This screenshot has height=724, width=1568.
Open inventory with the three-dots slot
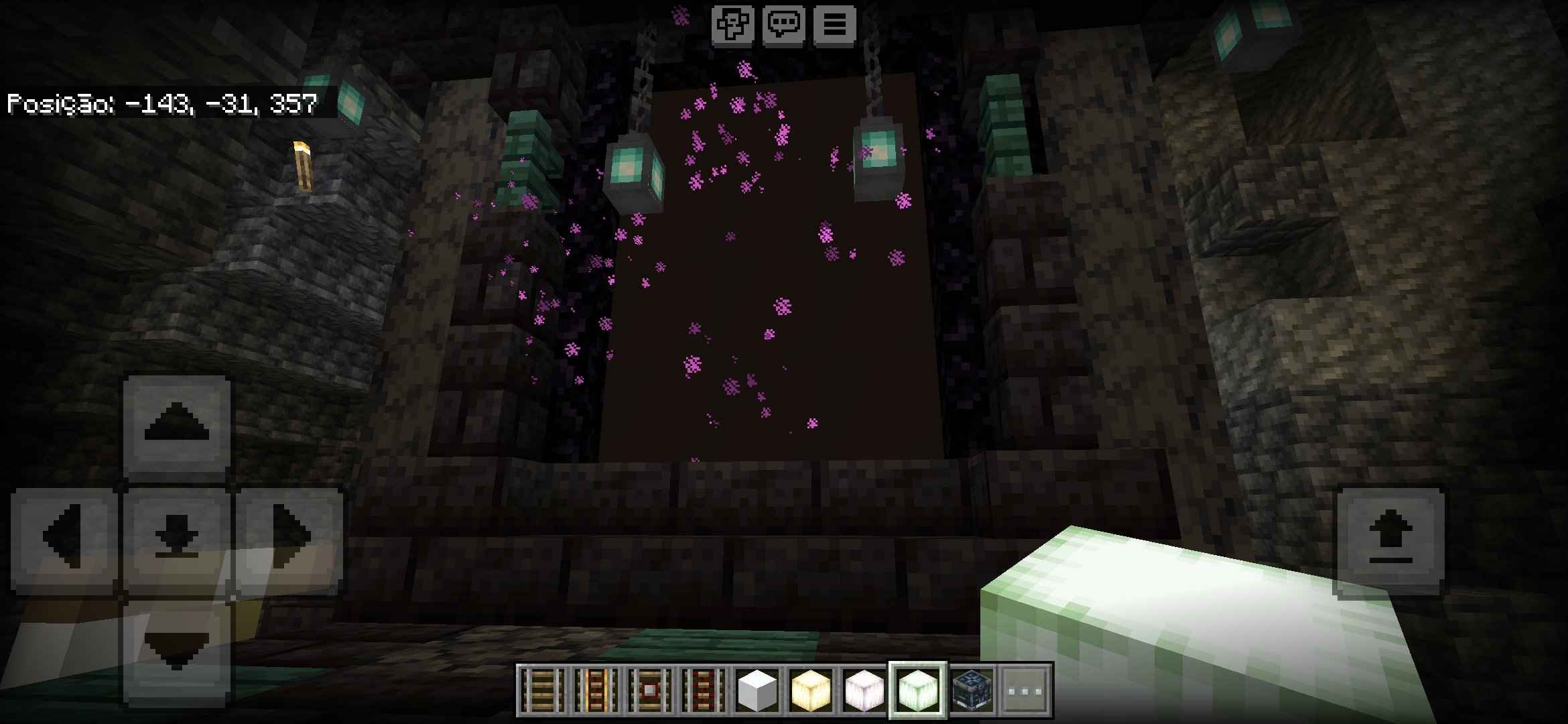1025,690
